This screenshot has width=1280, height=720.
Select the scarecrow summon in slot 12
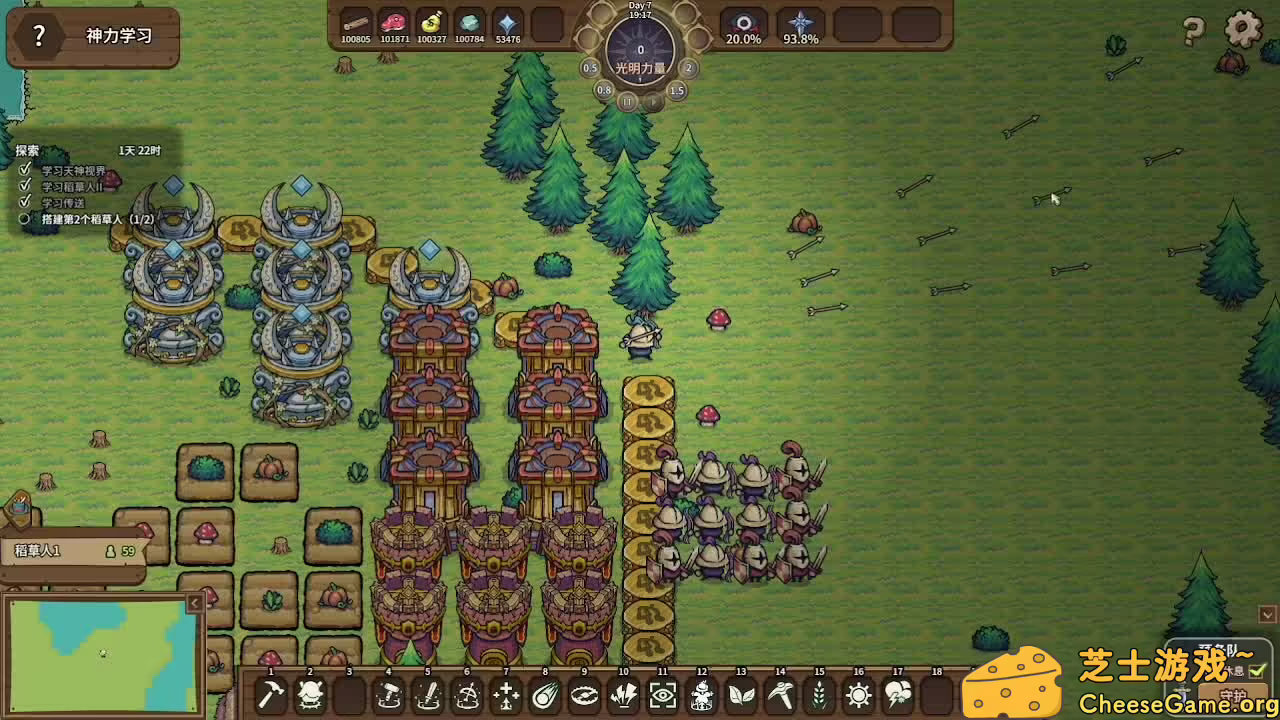point(700,694)
